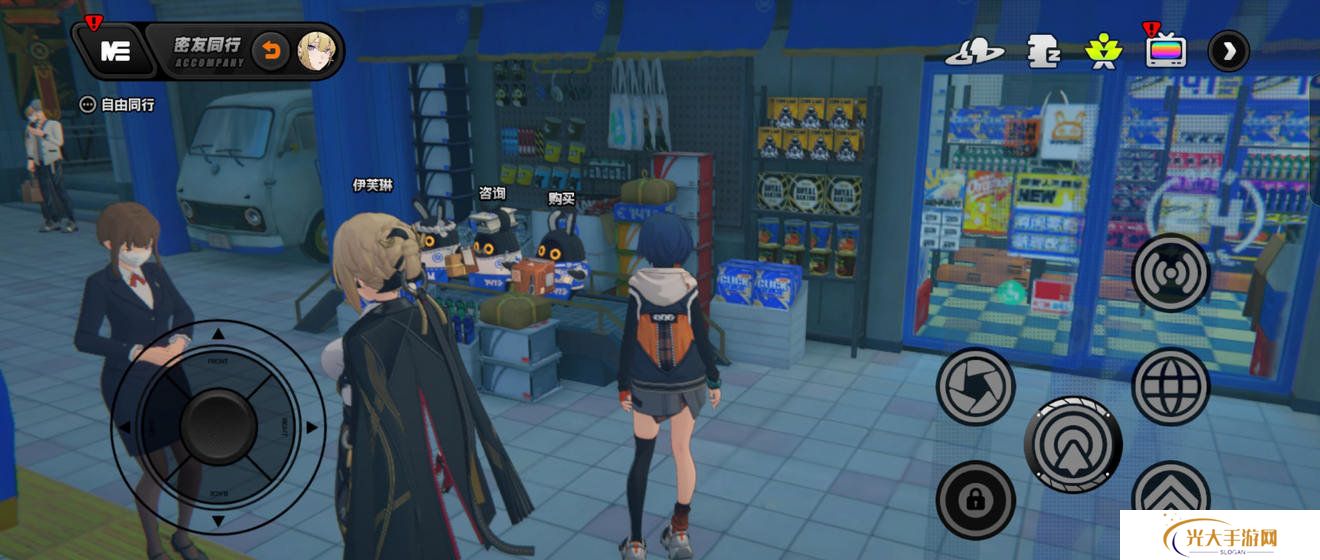Open the rainbow TV icon
Image resolution: width=1320 pixels, height=560 pixels.
pos(1166,51)
